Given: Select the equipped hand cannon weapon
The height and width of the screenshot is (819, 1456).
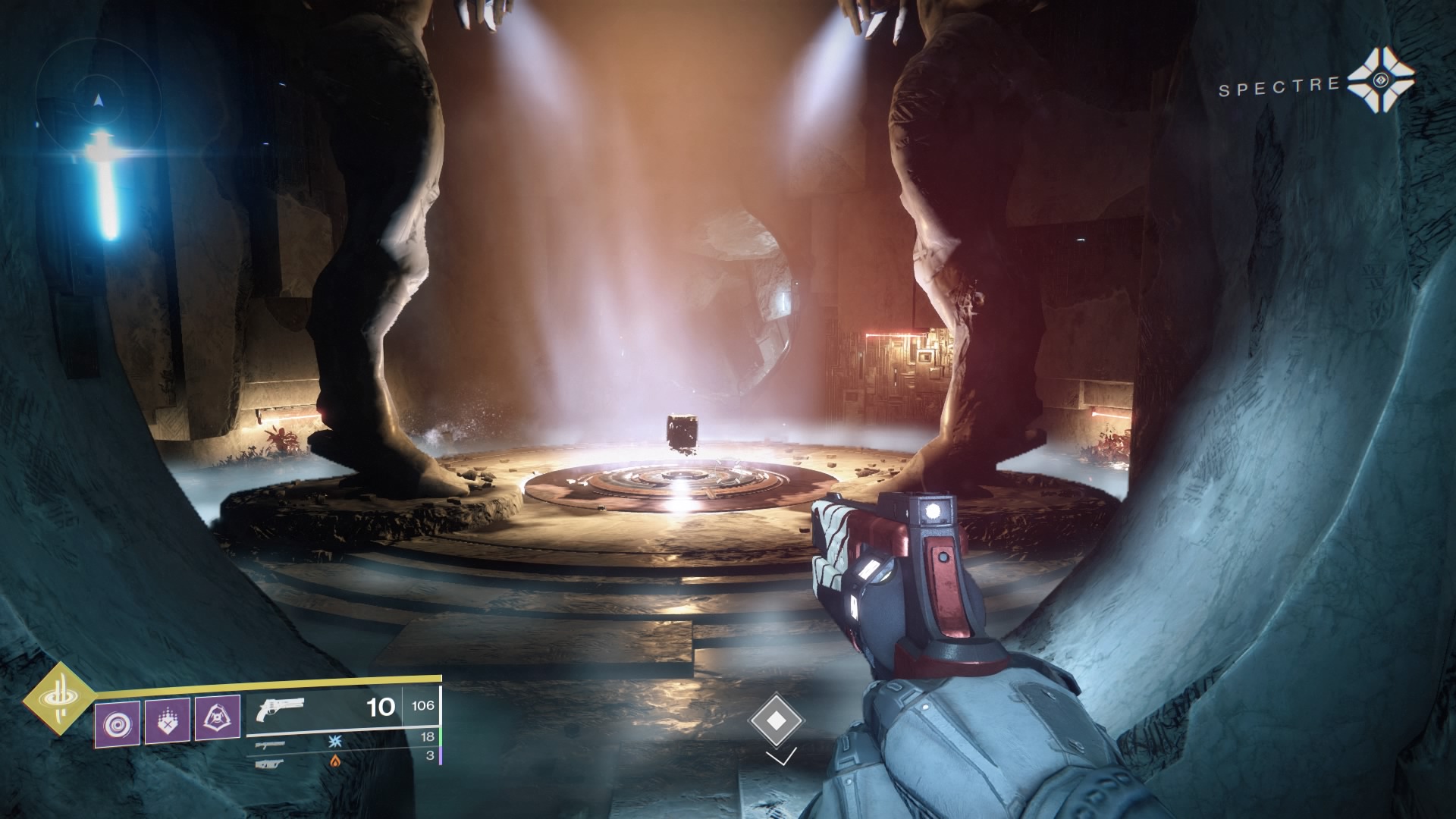Looking at the screenshot, I should [x=281, y=709].
